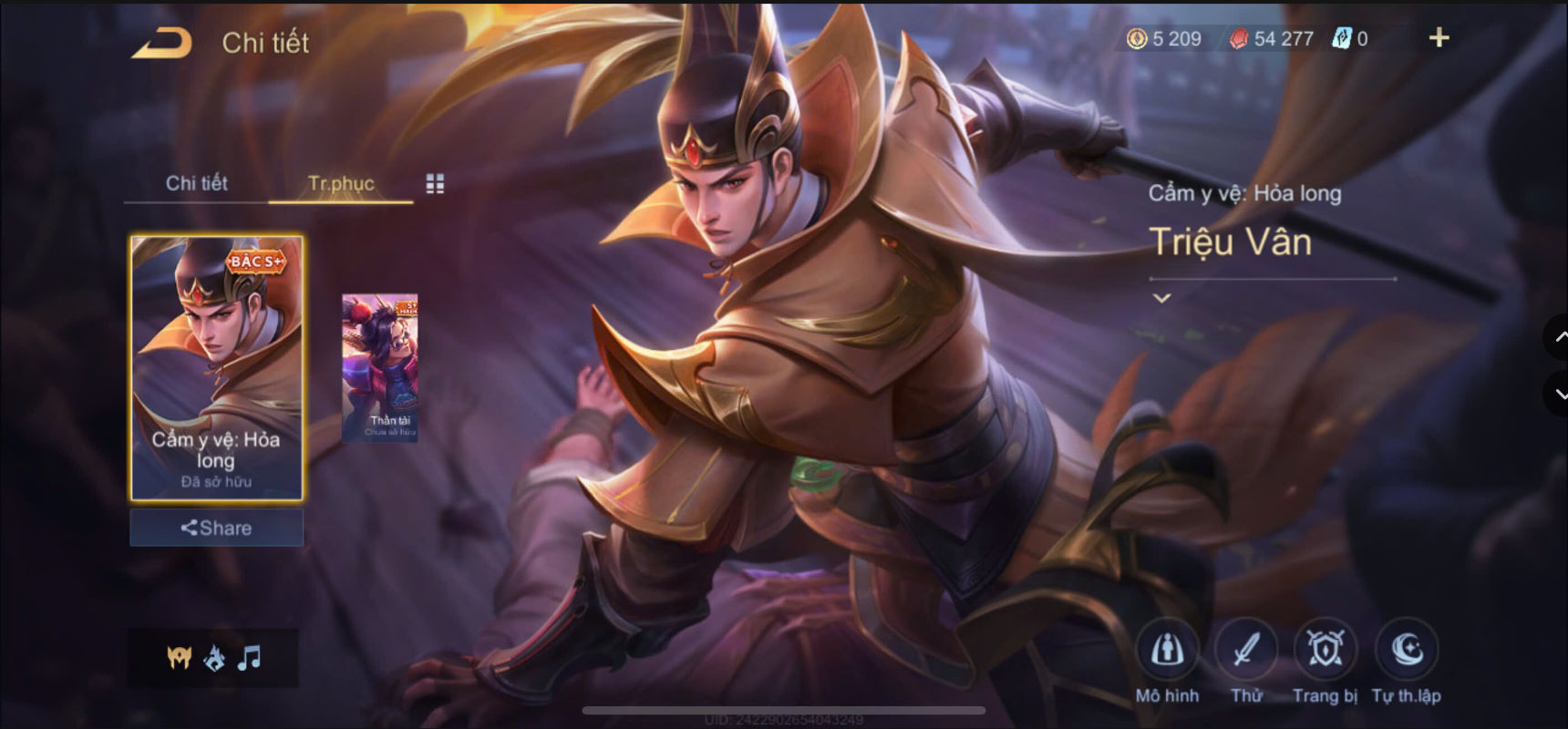
Task: Open Tự th.lập custom setup icon
Action: [x=1405, y=649]
